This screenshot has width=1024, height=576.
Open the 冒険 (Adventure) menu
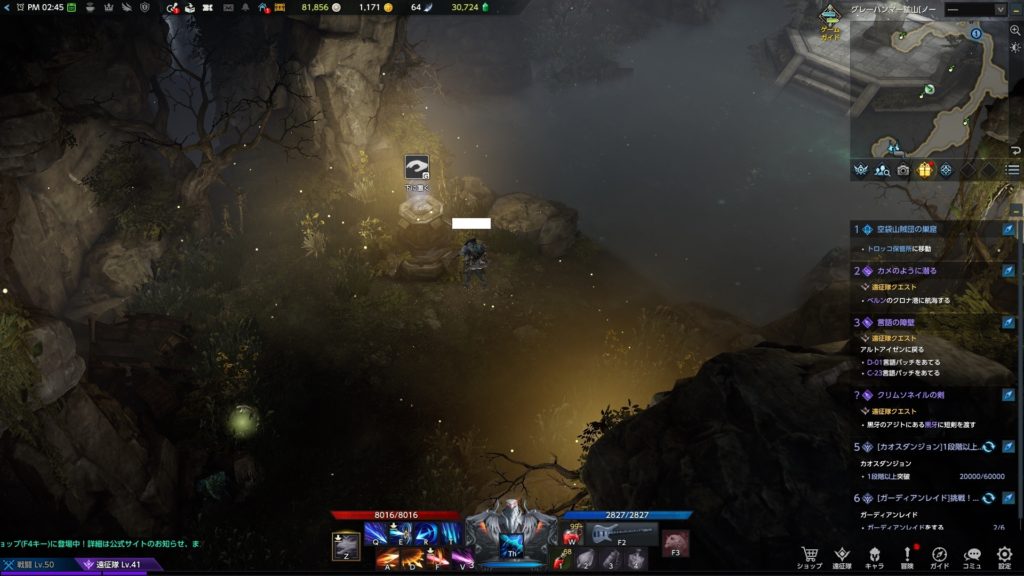(907, 555)
